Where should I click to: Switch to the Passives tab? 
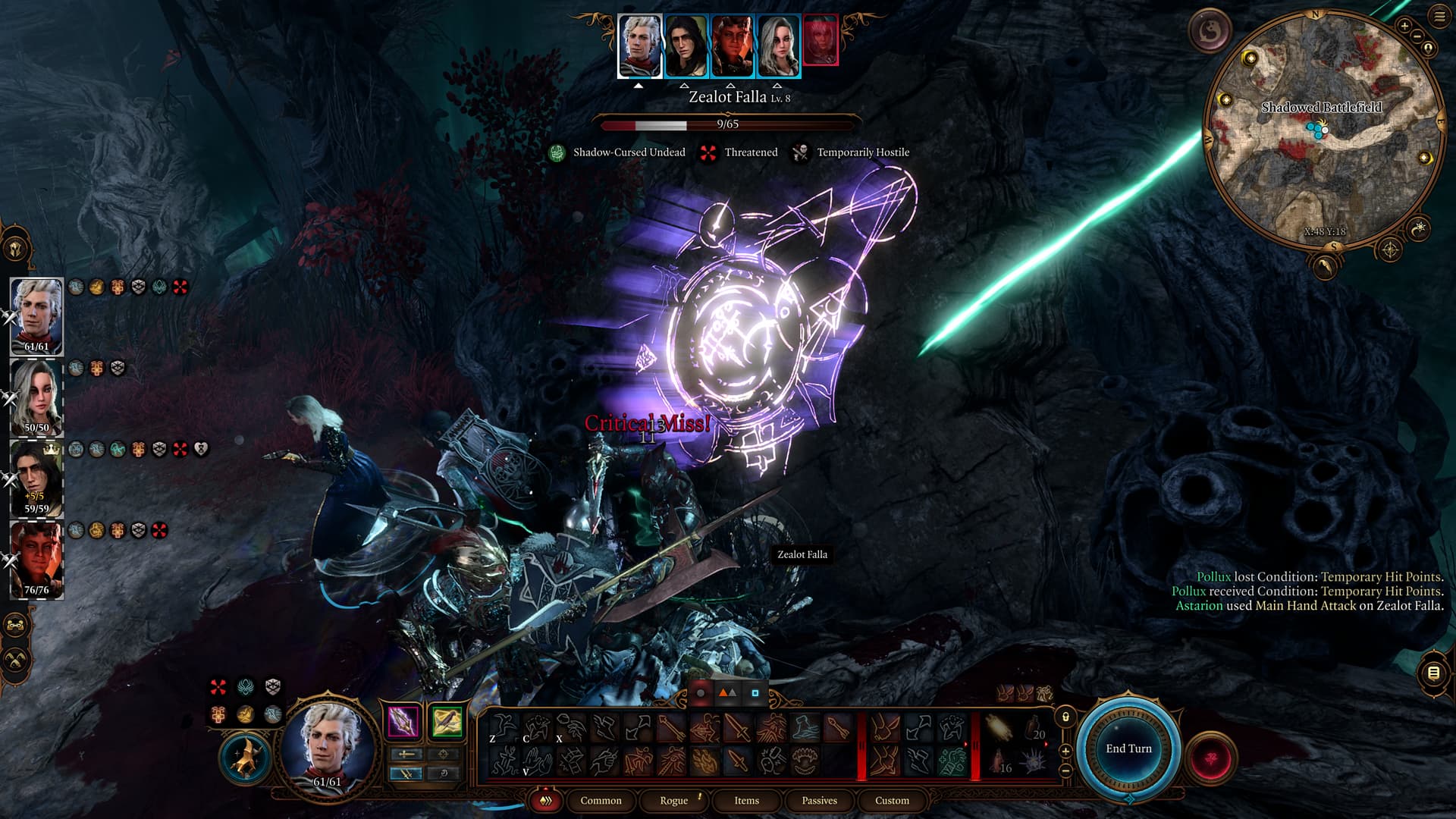click(x=819, y=801)
